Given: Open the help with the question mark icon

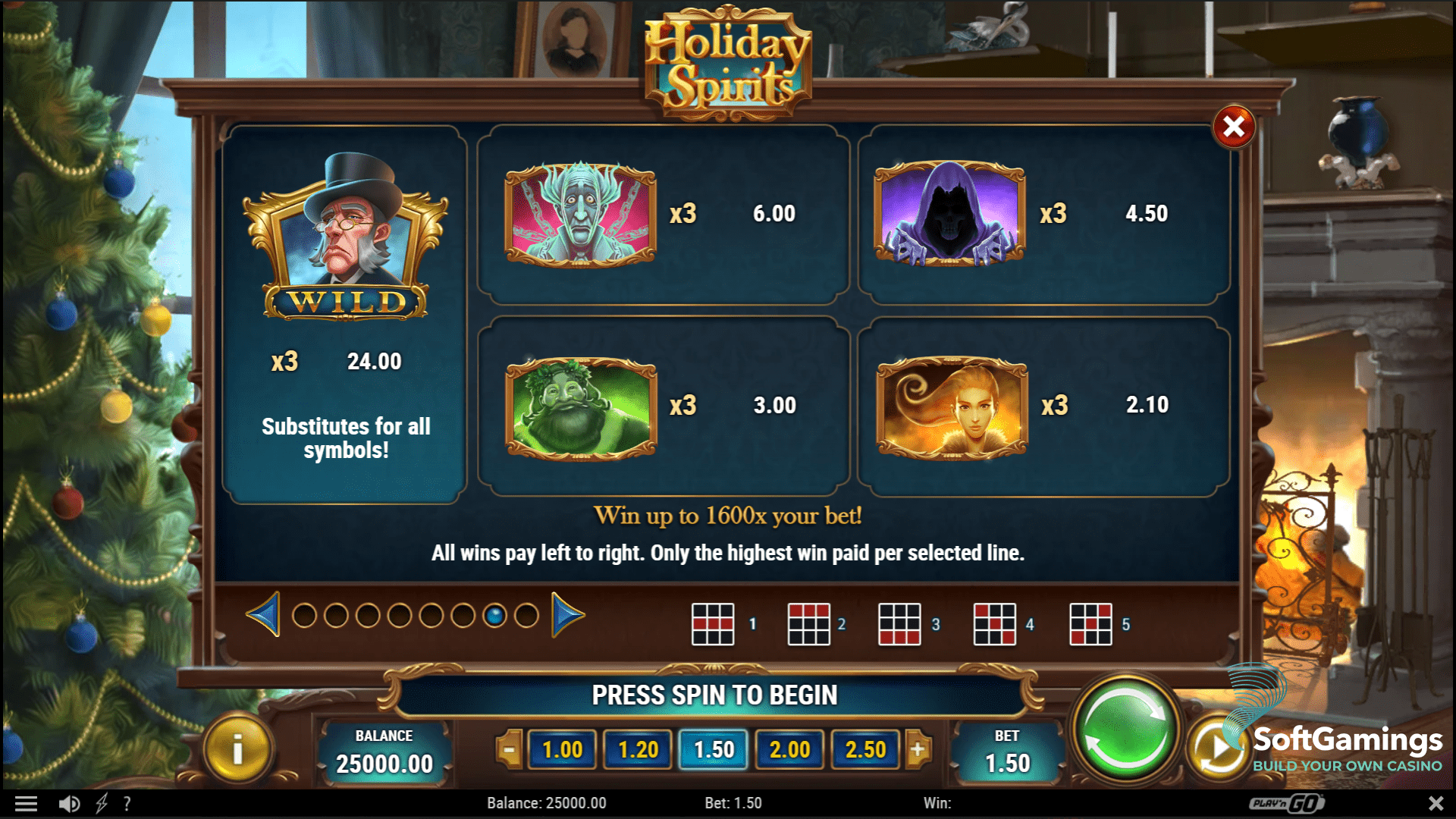Looking at the screenshot, I should (127, 802).
